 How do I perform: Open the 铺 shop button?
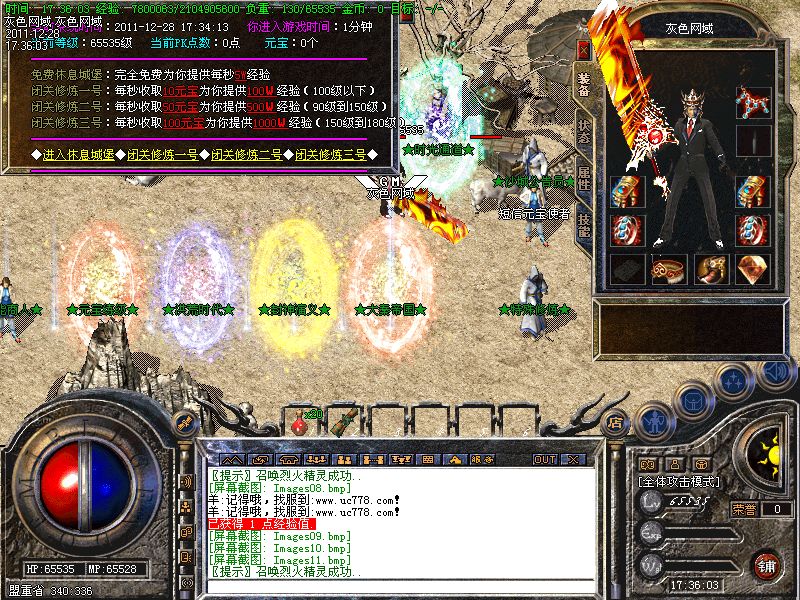pyautogui.click(x=766, y=565)
